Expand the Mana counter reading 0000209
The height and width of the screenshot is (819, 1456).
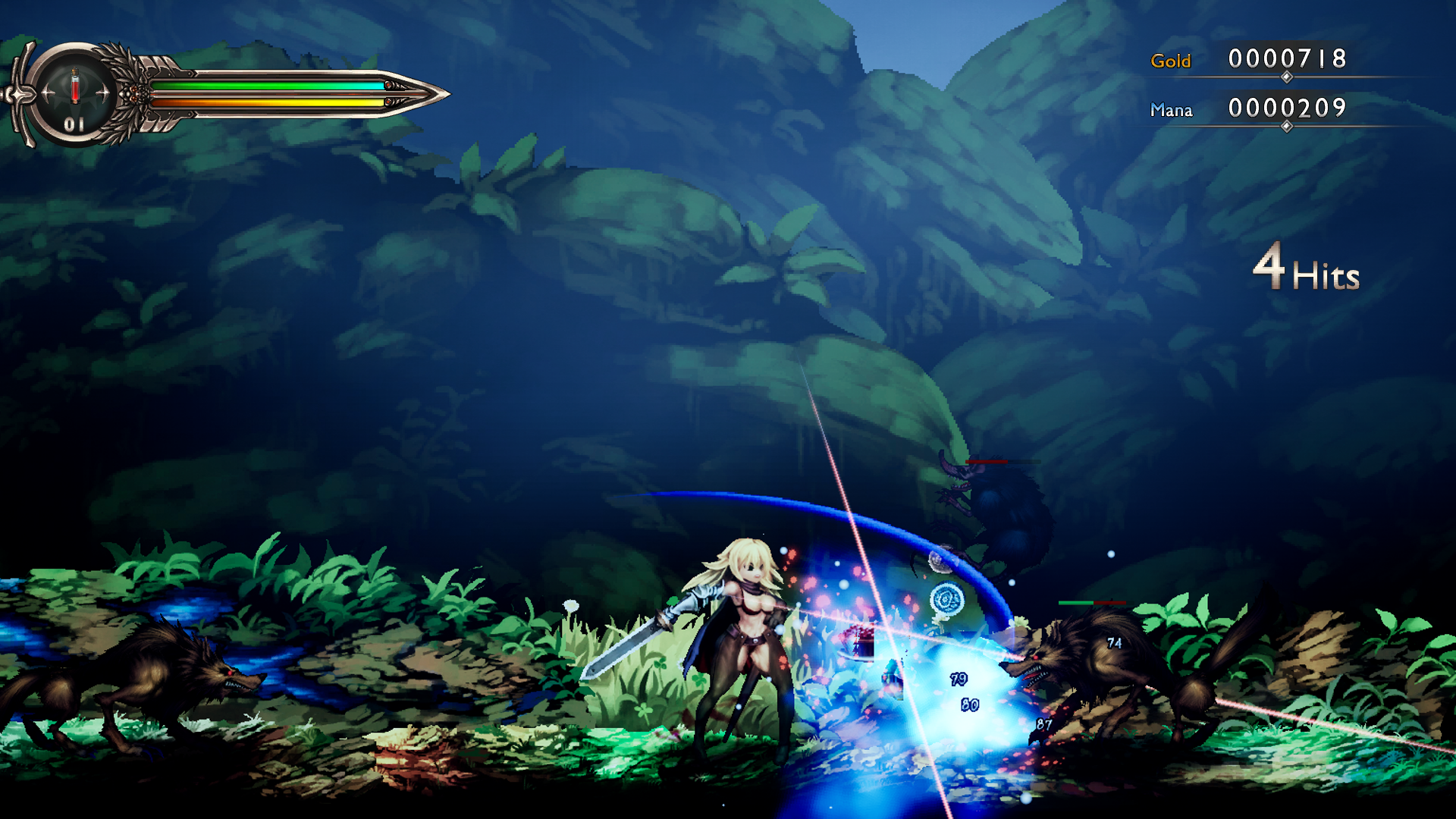click(1288, 108)
